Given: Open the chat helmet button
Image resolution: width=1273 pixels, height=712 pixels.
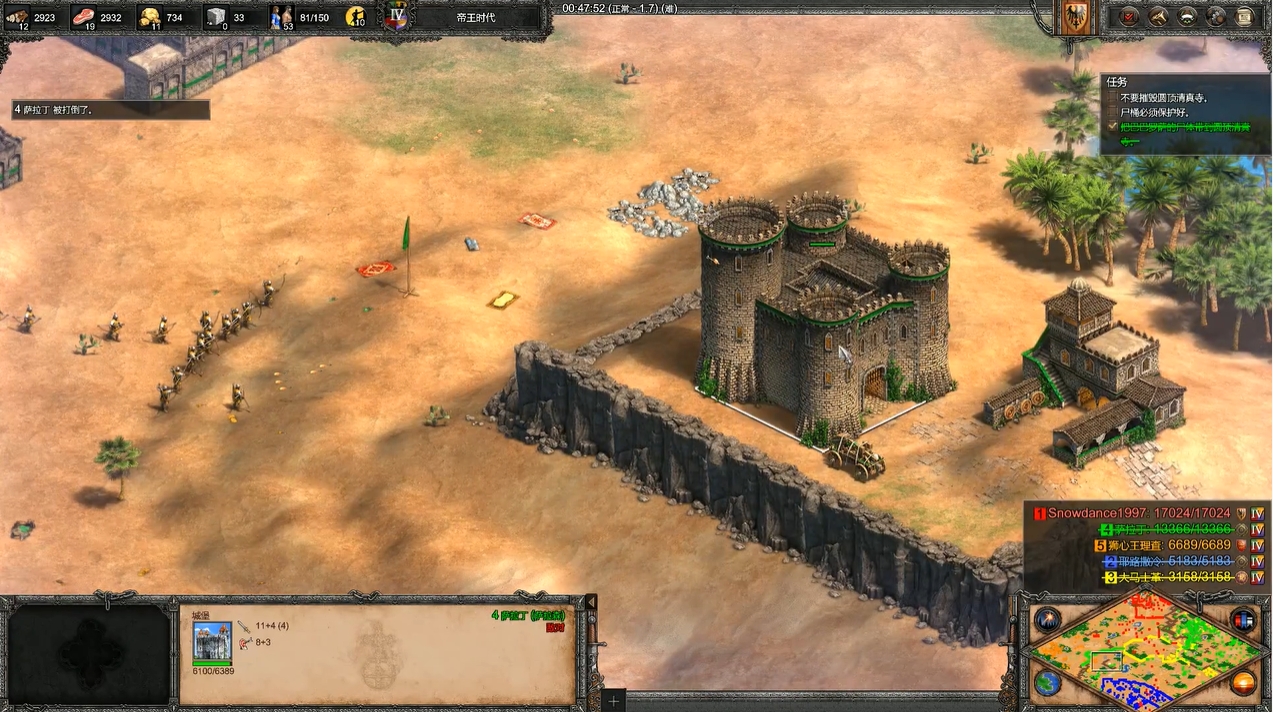Looking at the screenshot, I should [1187, 16].
